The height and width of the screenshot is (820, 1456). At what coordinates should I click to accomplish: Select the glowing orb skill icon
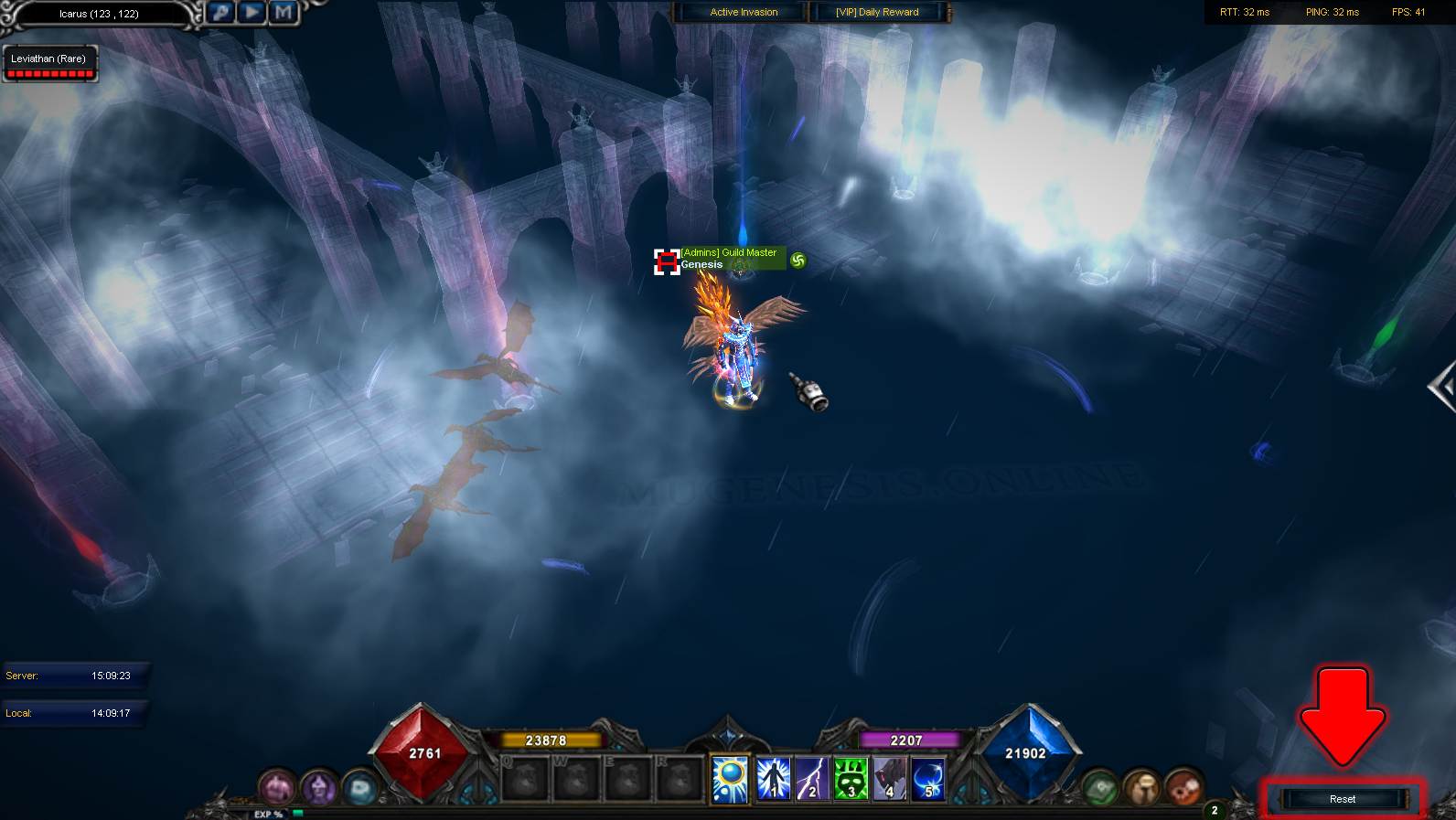point(731,780)
